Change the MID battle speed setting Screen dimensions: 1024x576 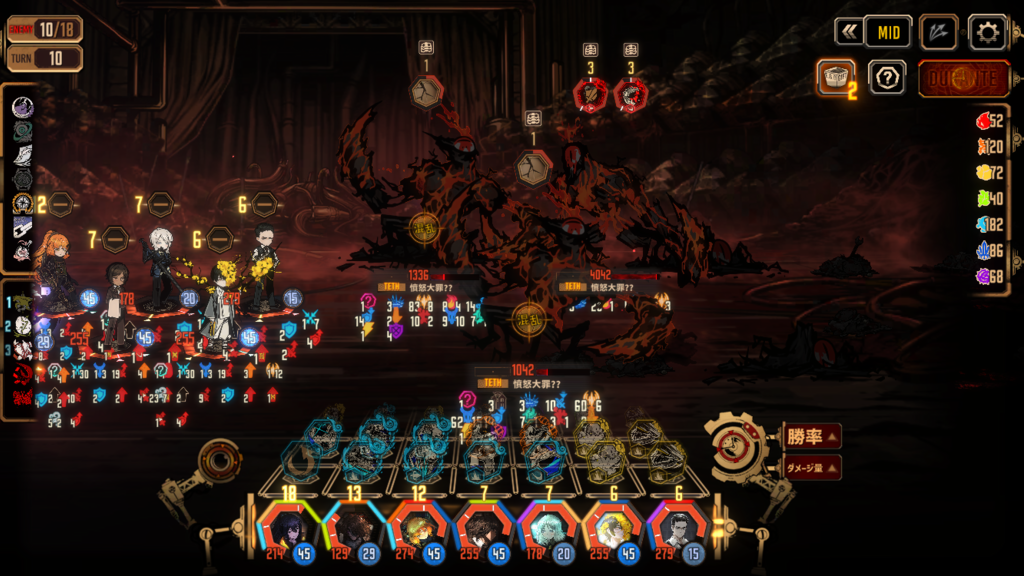pyautogui.click(x=888, y=32)
